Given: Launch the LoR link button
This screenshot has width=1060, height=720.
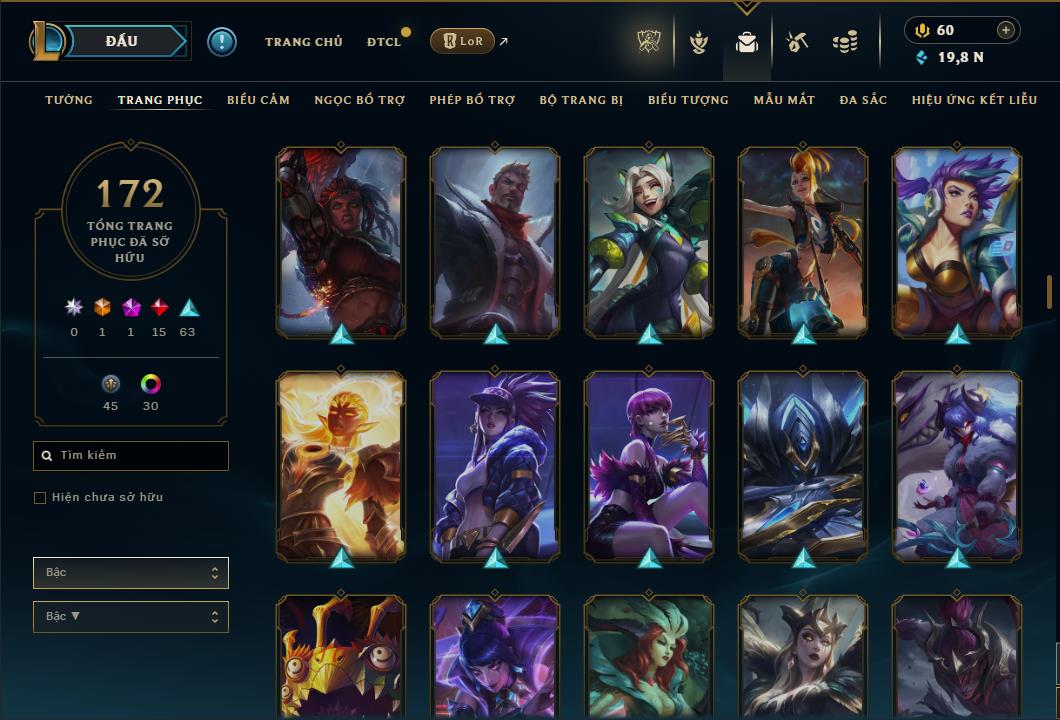Looking at the screenshot, I should [461, 41].
